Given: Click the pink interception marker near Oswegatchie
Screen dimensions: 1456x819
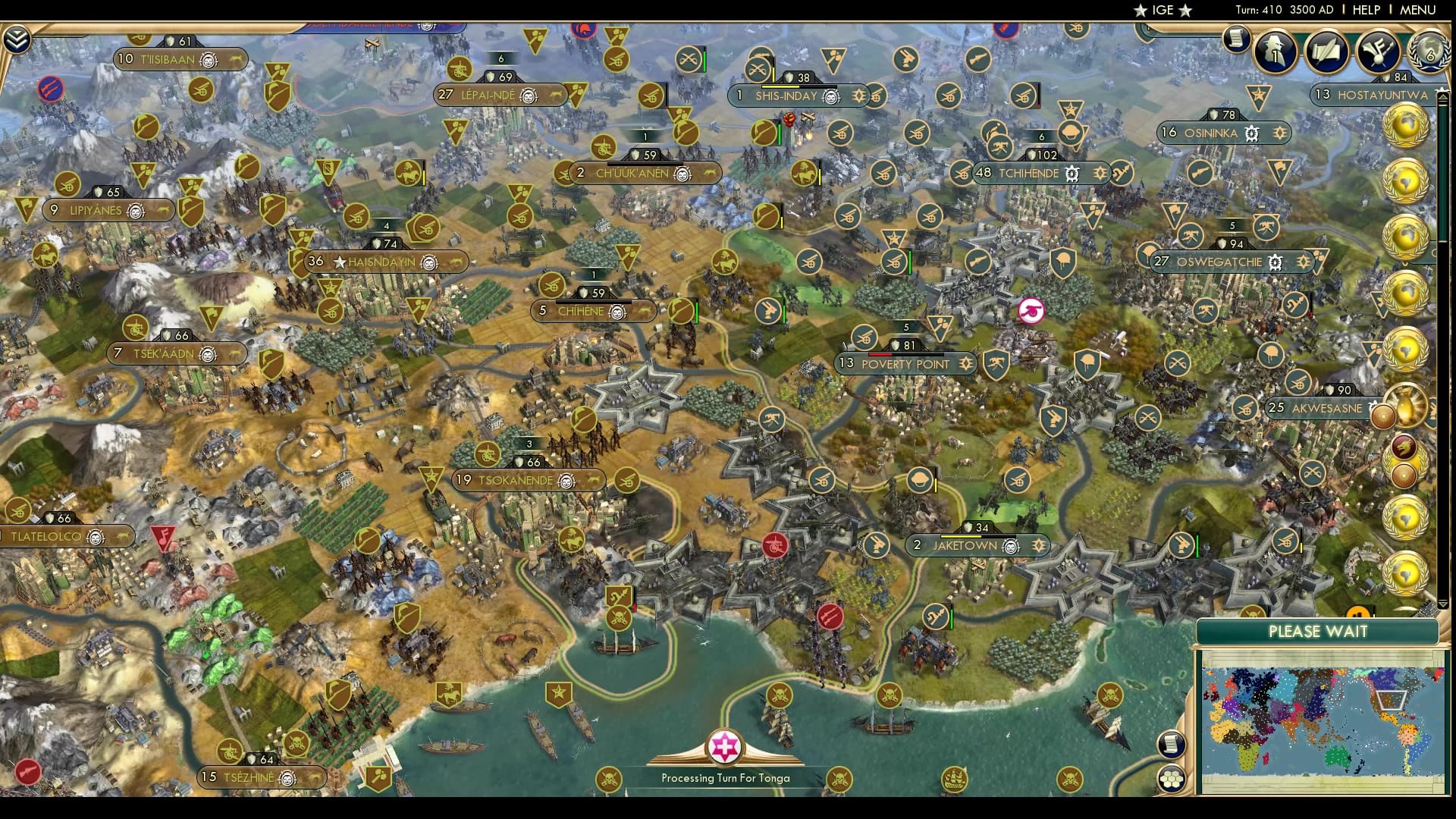Looking at the screenshot, I should (1031, 309).
